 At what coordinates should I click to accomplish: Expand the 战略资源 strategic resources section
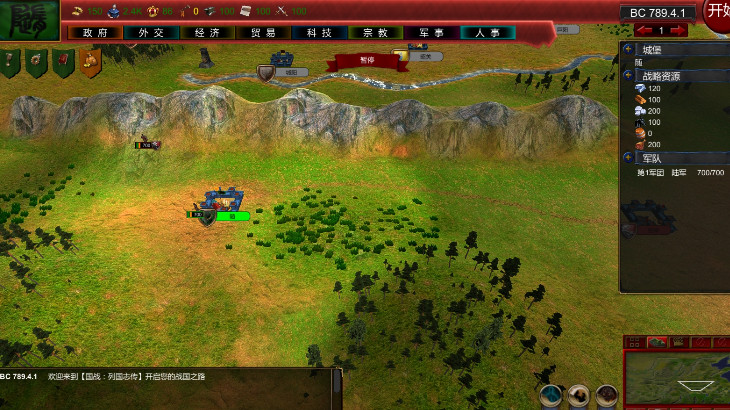[628, 75]
